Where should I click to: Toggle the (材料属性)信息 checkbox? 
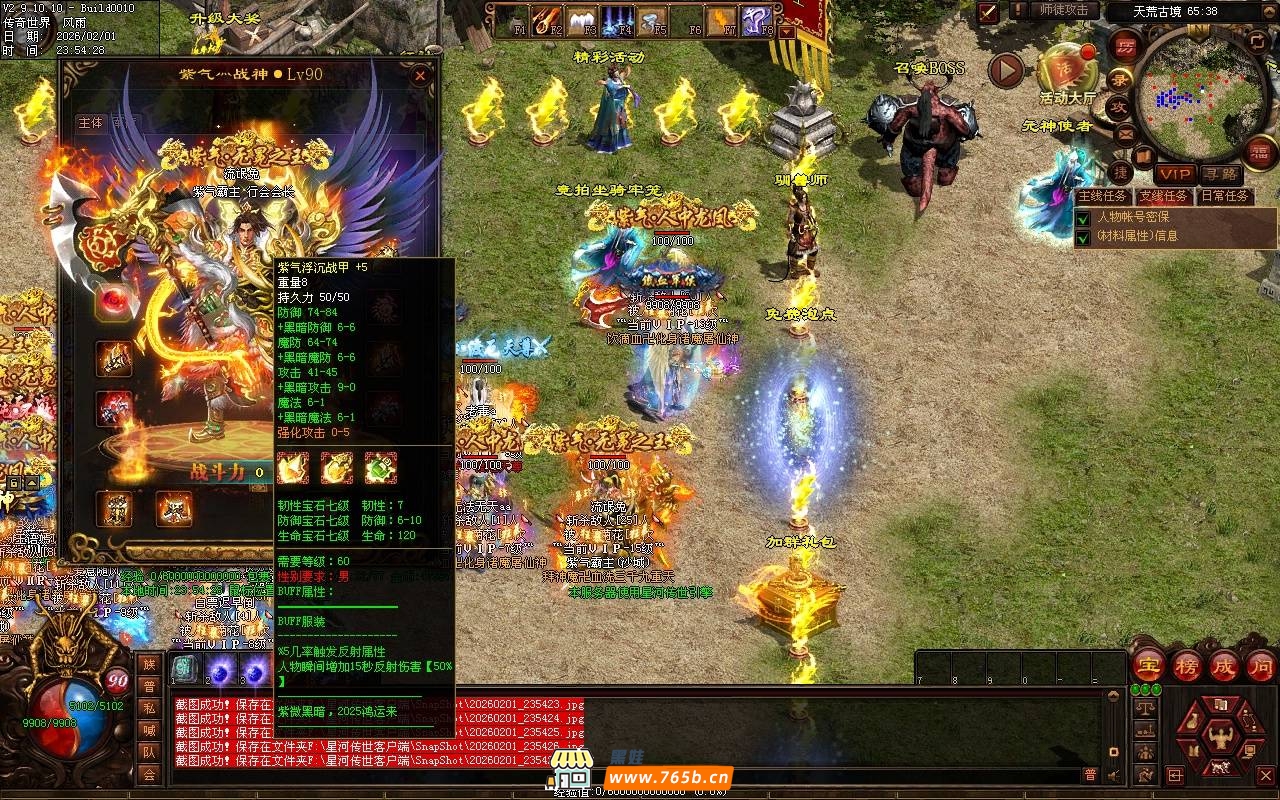click(x=1083, y=237)
